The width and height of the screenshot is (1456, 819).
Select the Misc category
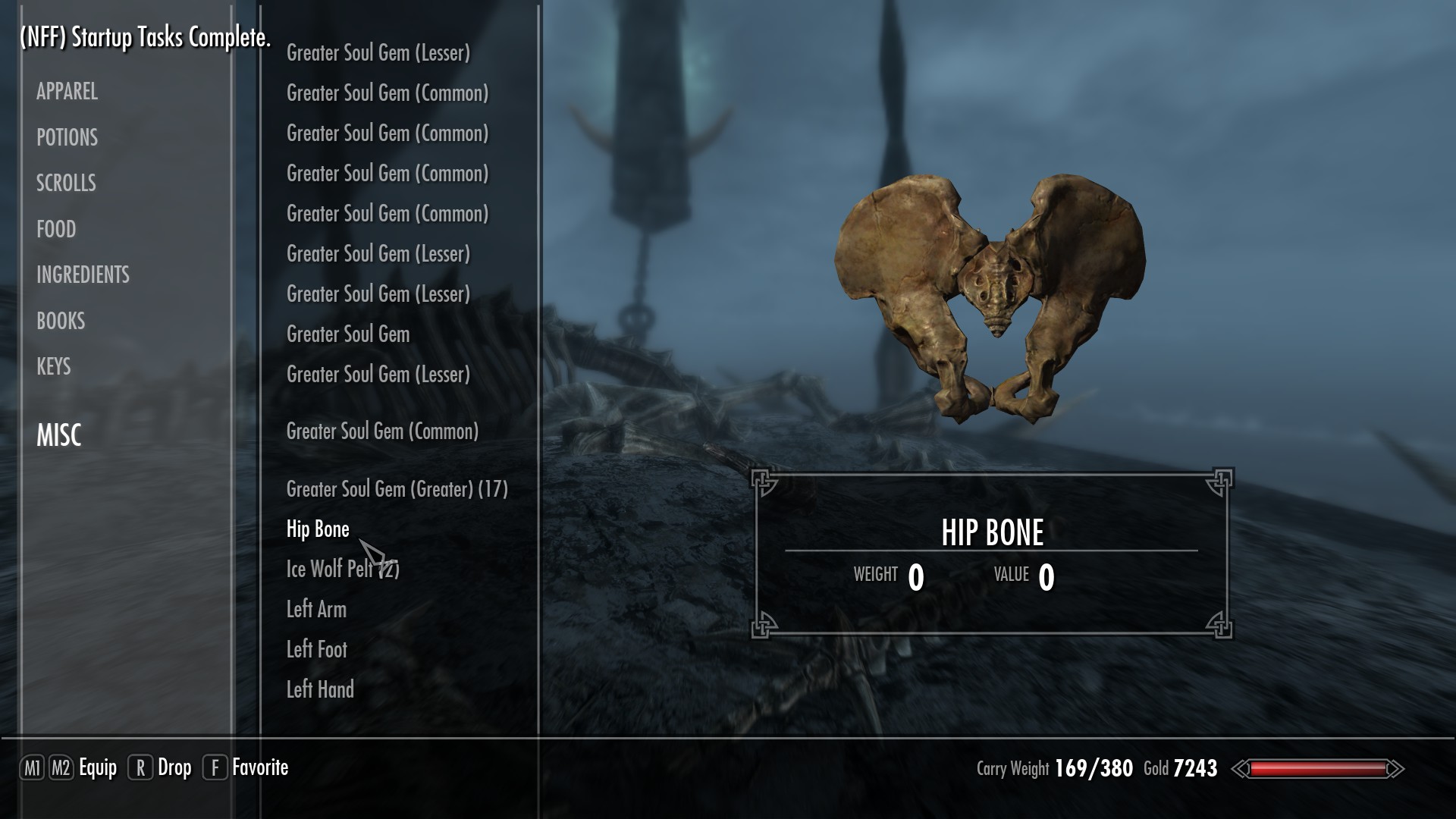click(58, 435)
